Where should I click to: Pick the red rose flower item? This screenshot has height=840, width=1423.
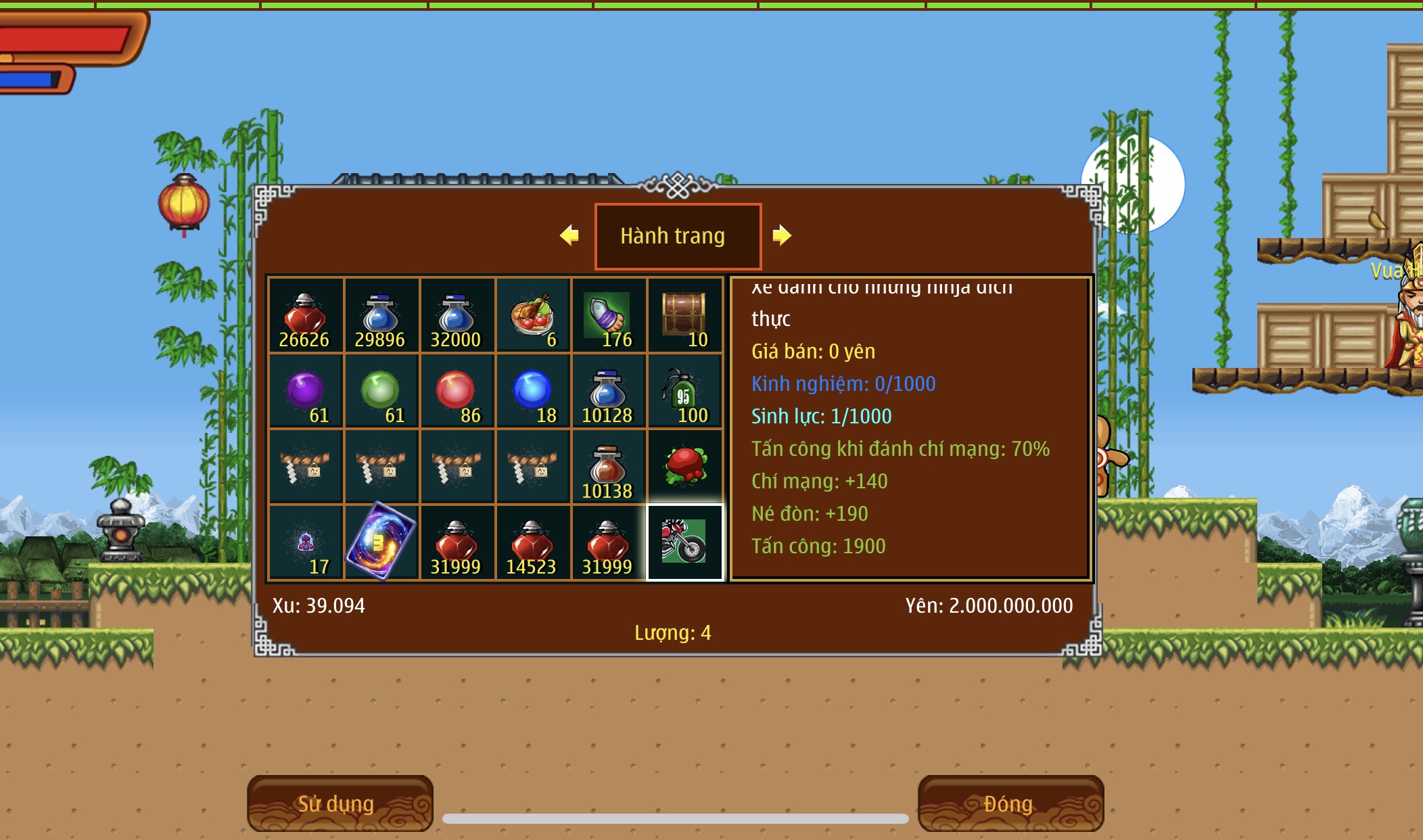click(x=684, y=466)
